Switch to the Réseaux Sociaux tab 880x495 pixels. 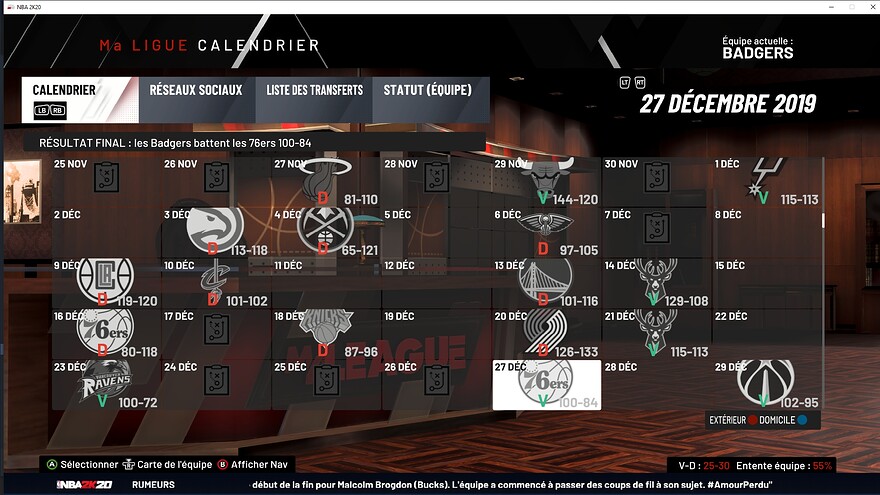point(196,90)
